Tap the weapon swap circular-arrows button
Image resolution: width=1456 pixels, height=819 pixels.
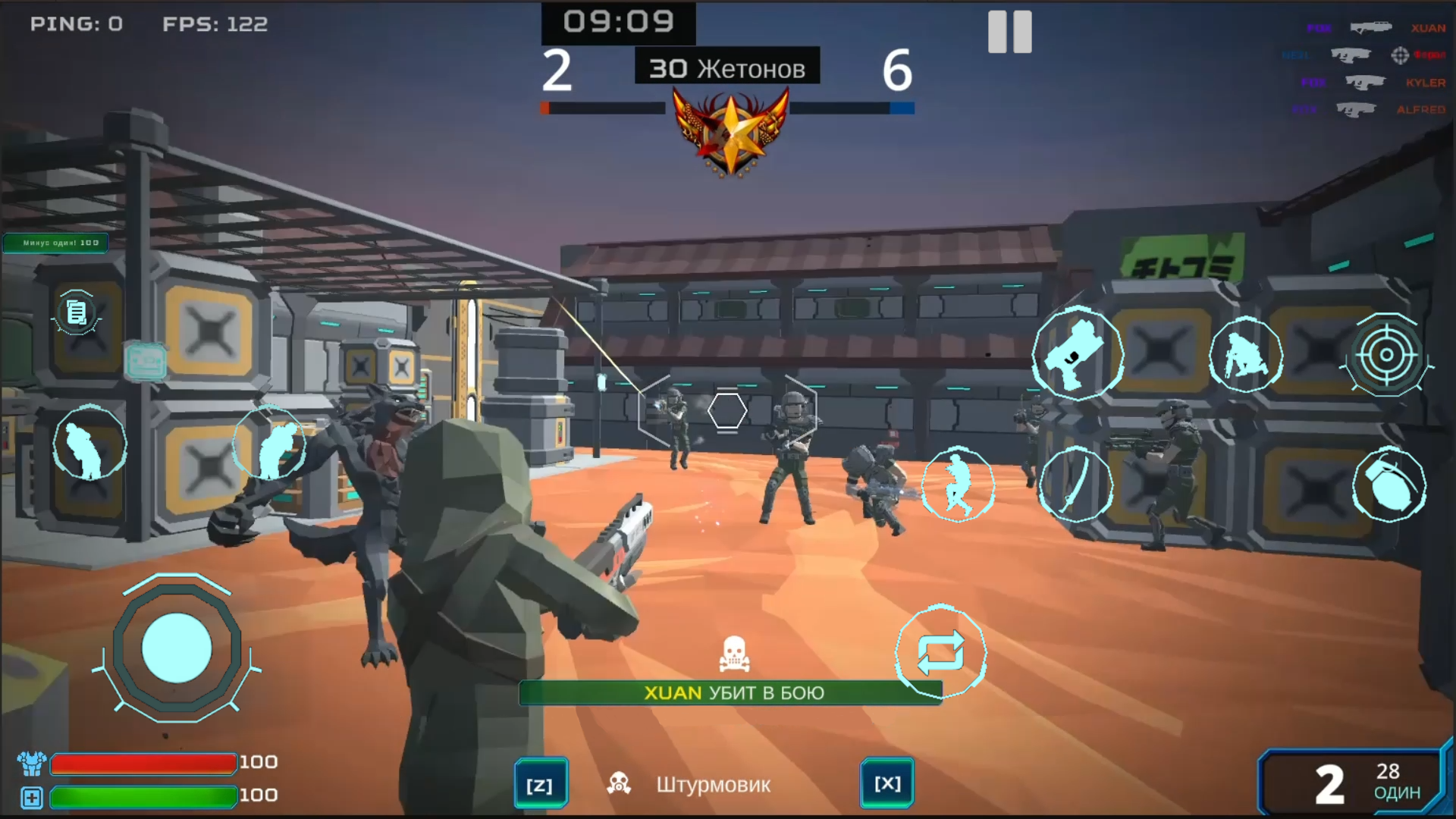pyautogui.click(x=942, y=653)
